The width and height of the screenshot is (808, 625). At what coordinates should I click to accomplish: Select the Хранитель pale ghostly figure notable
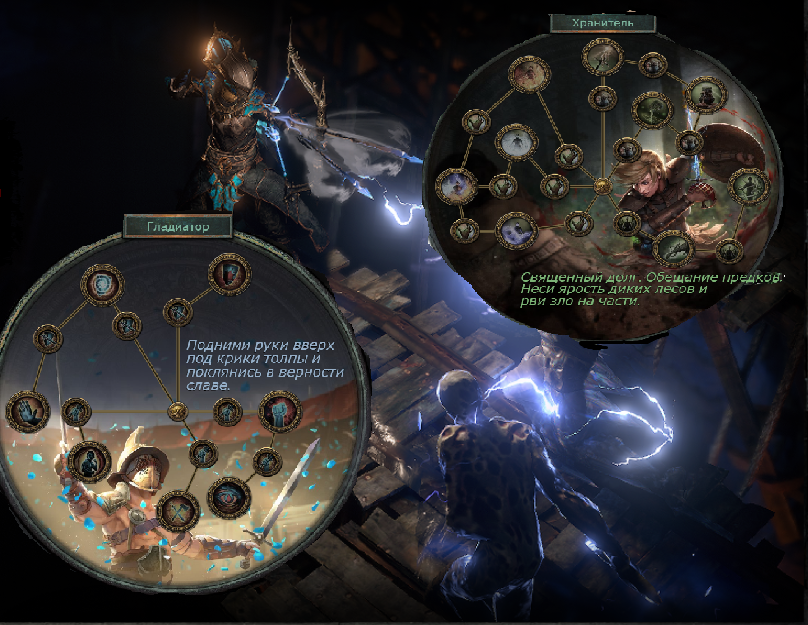[x=517, y=141]
